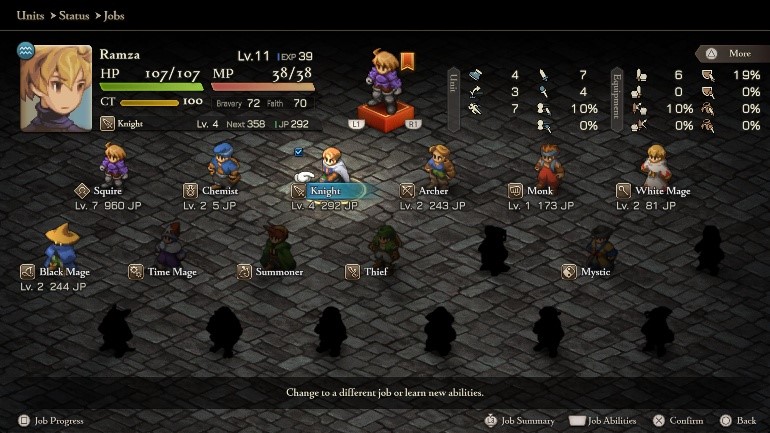This screenshot has width=770, height=433.
Task: Choose the White Mage job
Action: coord(662,190)
